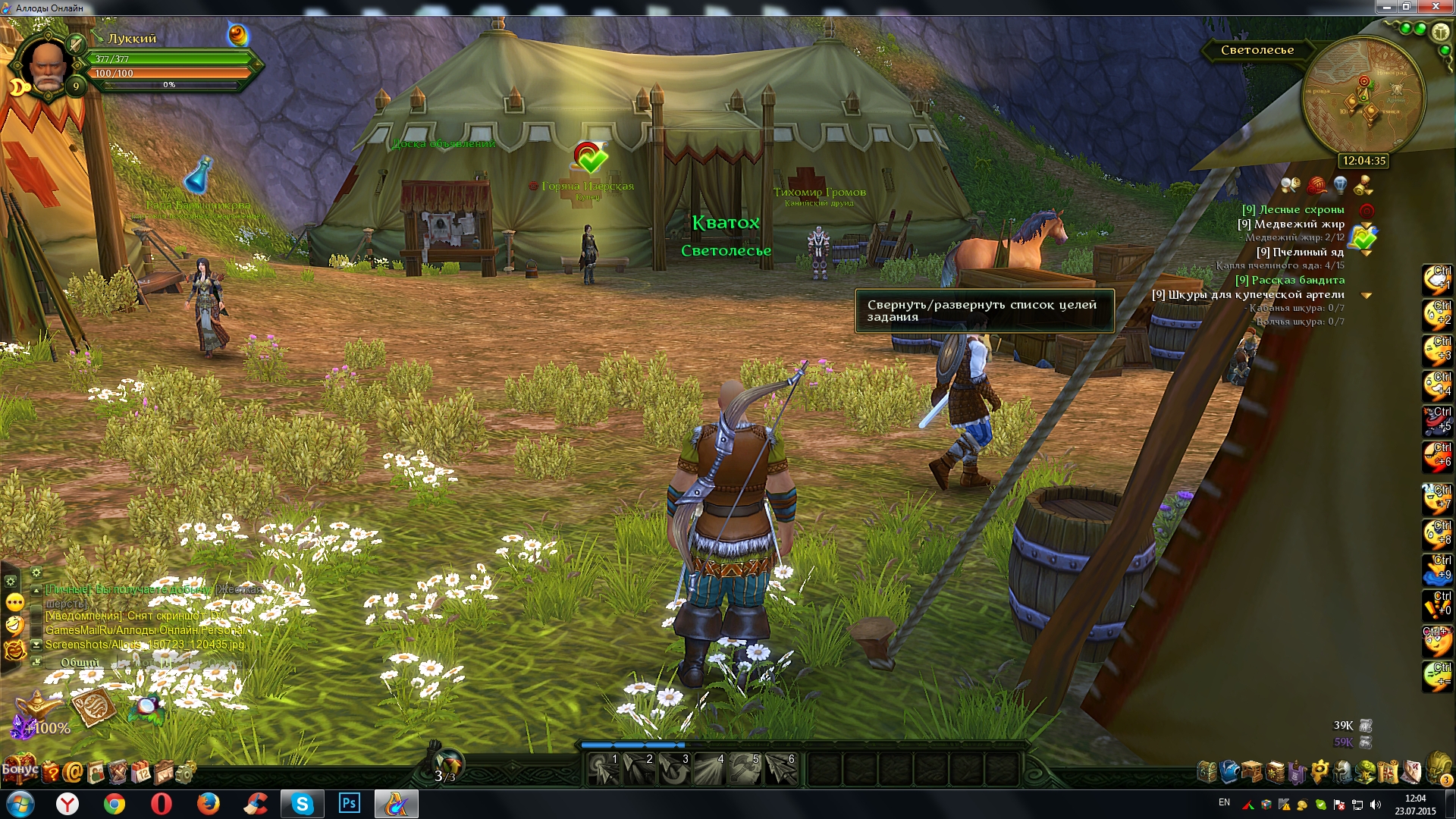Image resolution: width=1456 pixels, height=819 pixels.
Task: Activate the first arrow skill slot
Action: tap(604, 769)
